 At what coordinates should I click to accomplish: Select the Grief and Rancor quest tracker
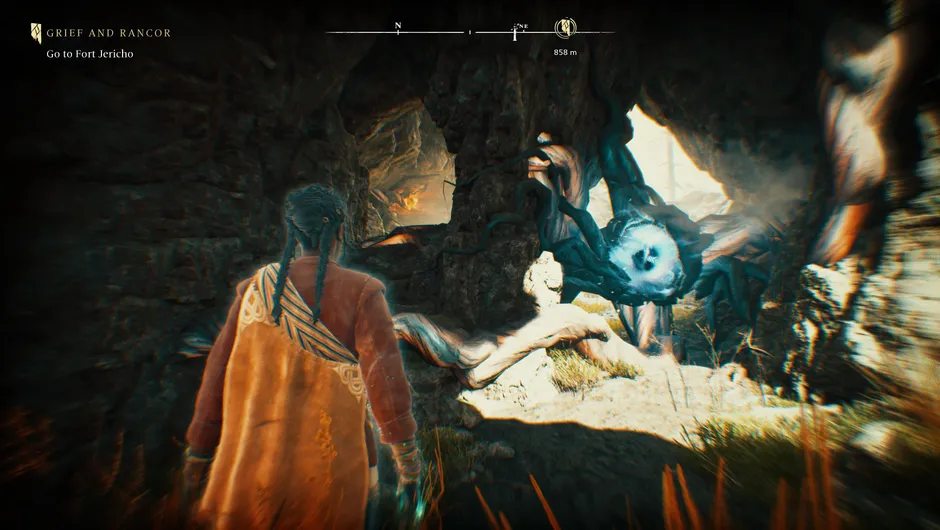[108, 33]
